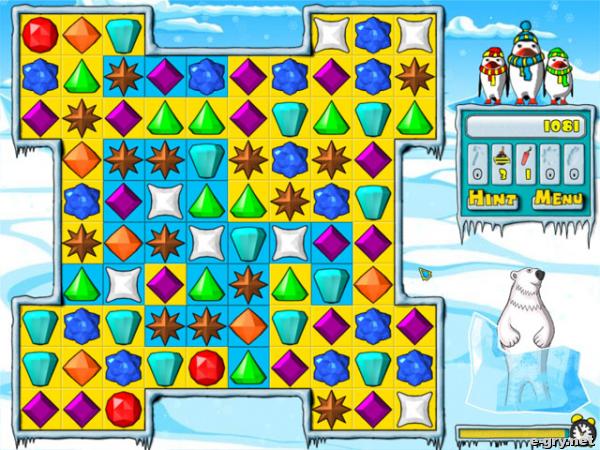Screen dimensions: 600x450
Task: Select the red gem in the top row
Action: 40,35
